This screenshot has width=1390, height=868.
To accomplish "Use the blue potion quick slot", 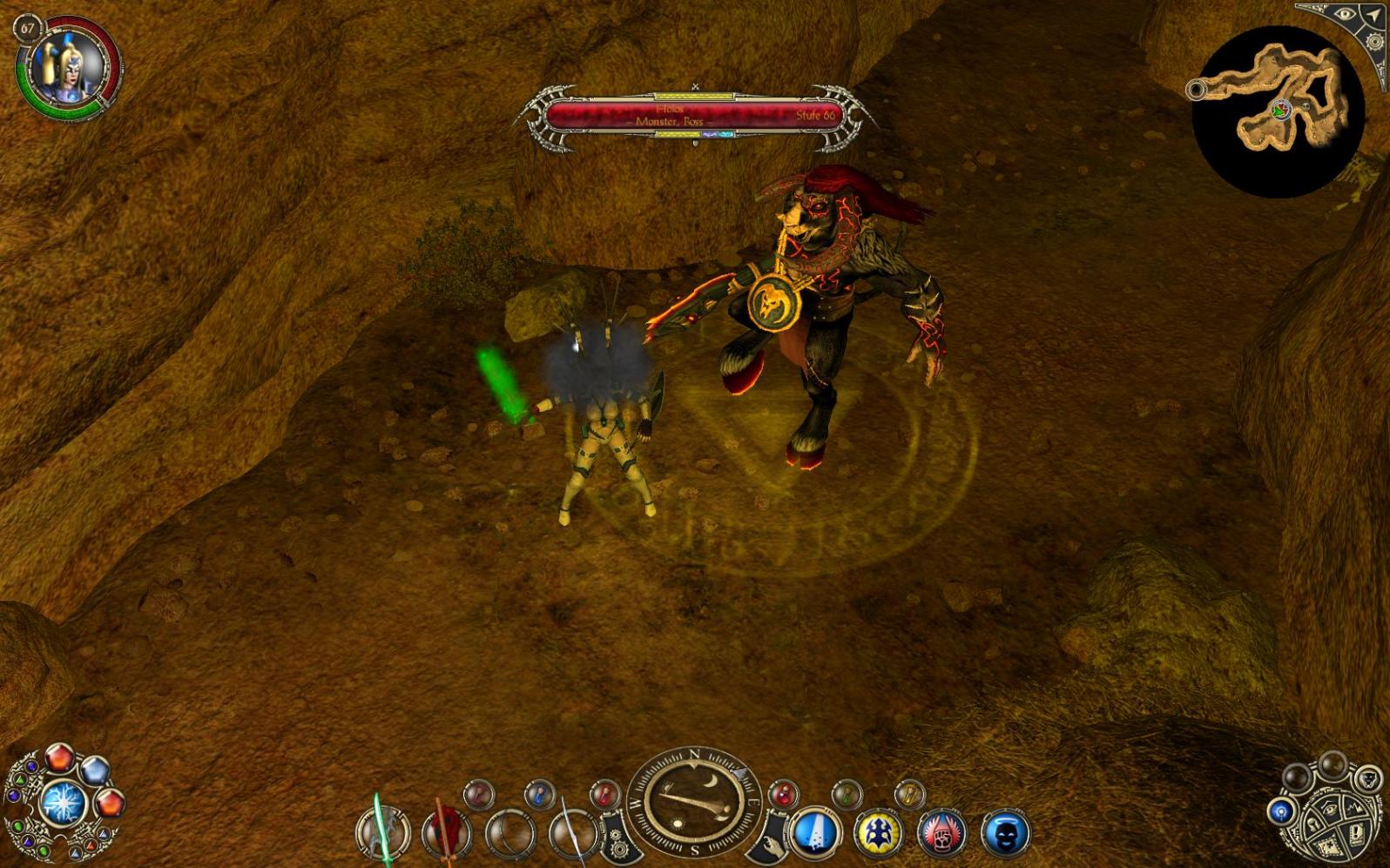I will [540, 794].
